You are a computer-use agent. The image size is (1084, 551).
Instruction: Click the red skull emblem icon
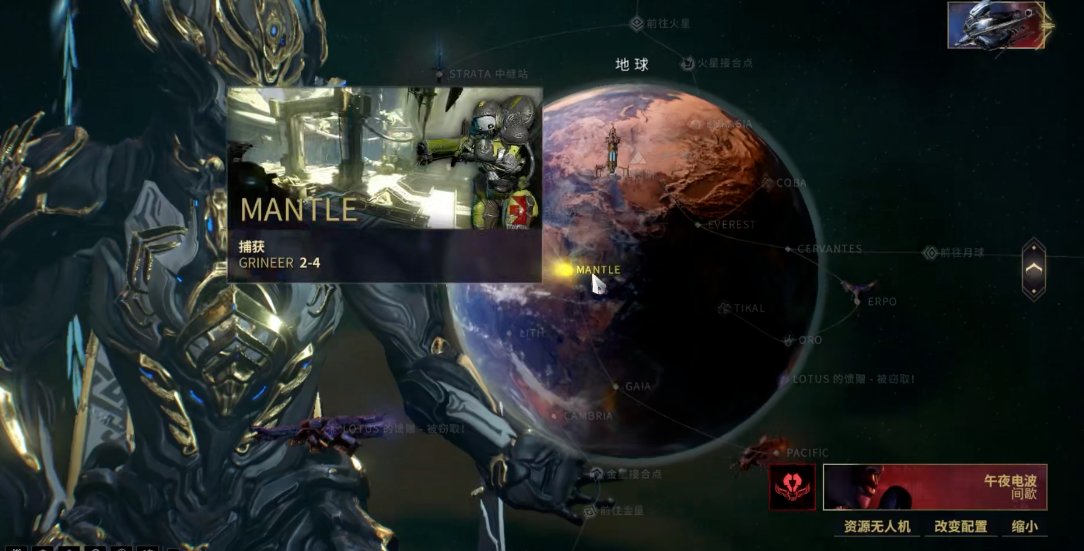[792, 487]
